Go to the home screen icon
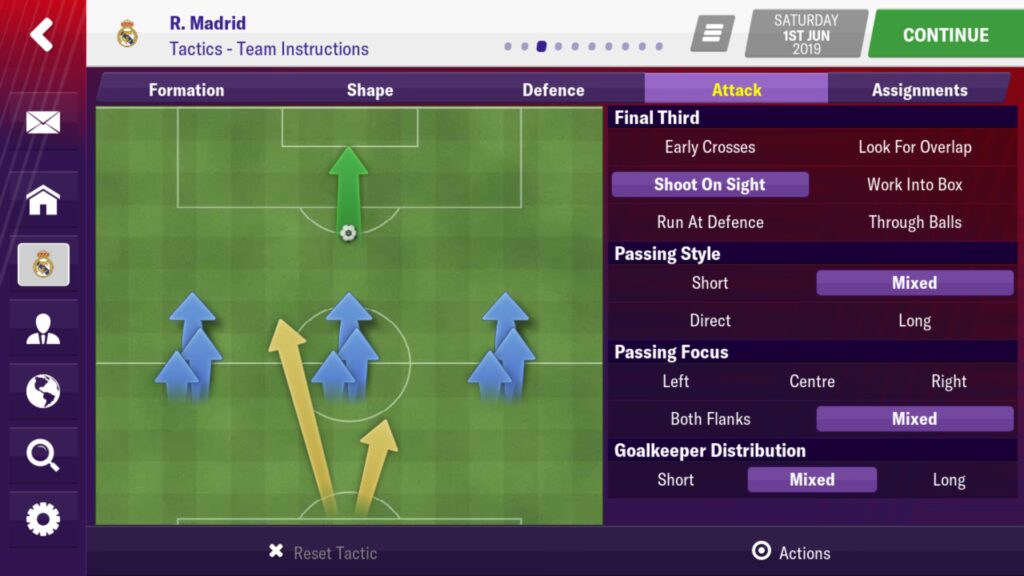Viewport: 1024px width, 576px height. 43,200
